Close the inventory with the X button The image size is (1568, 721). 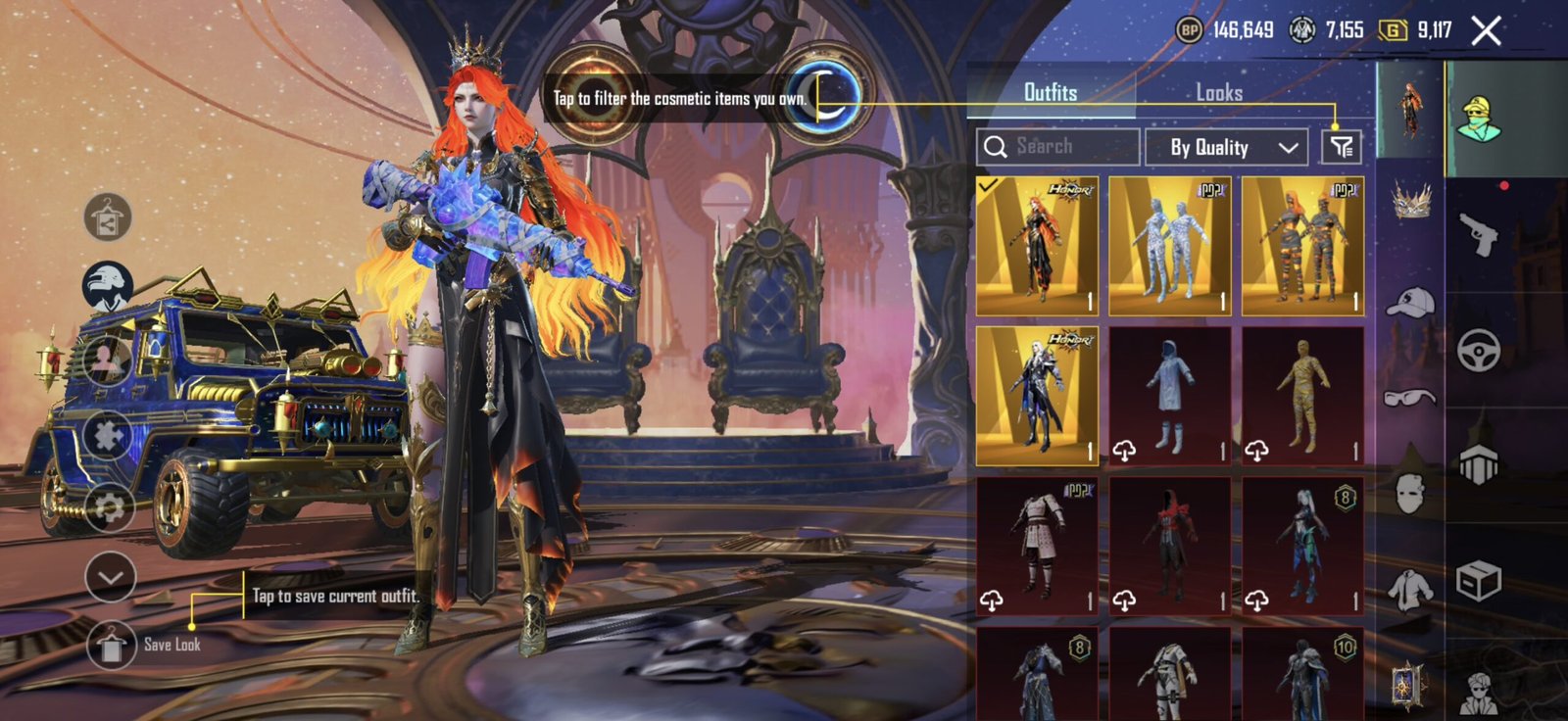click(1486, 31)
